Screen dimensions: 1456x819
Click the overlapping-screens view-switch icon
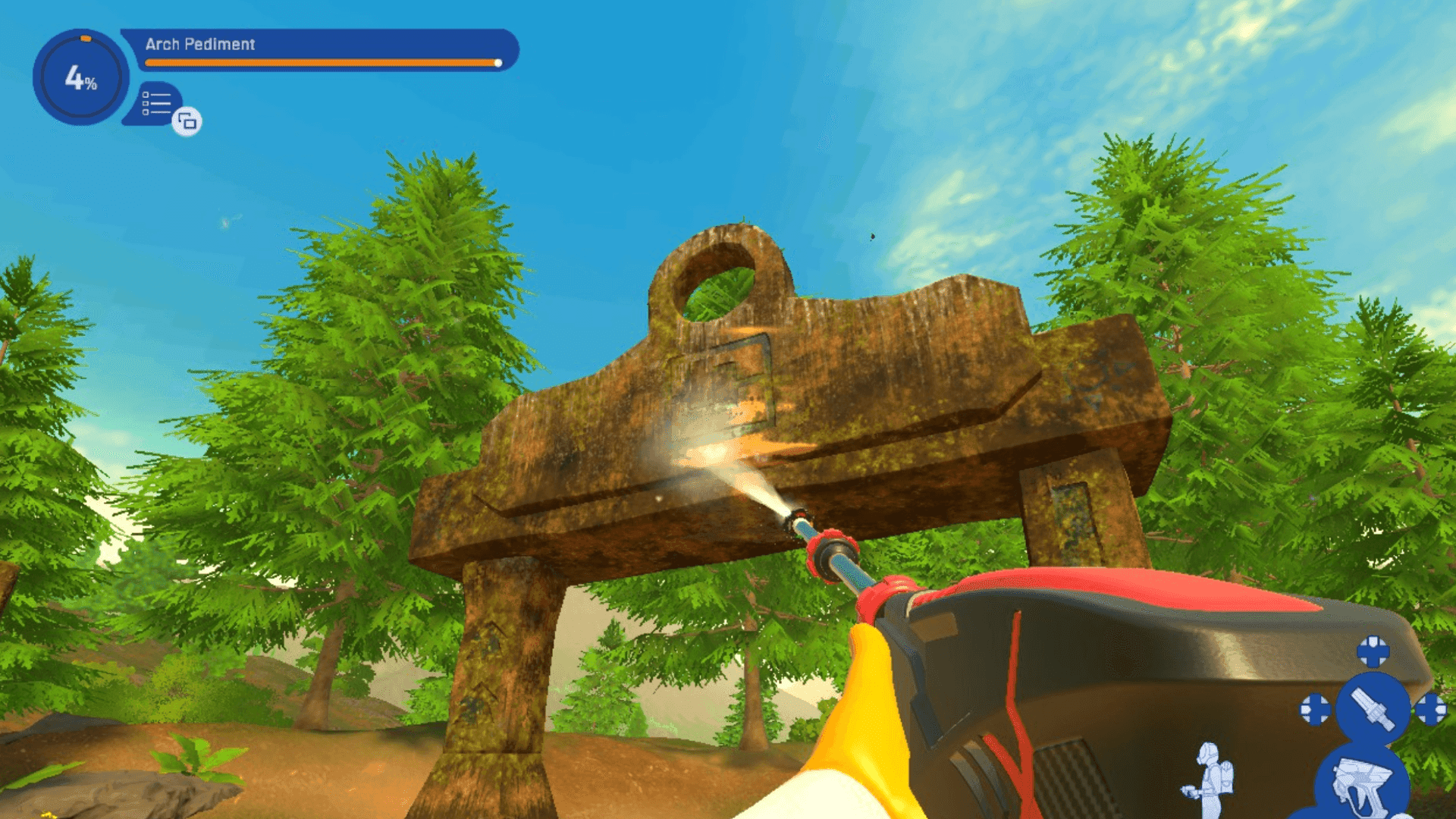186,121
